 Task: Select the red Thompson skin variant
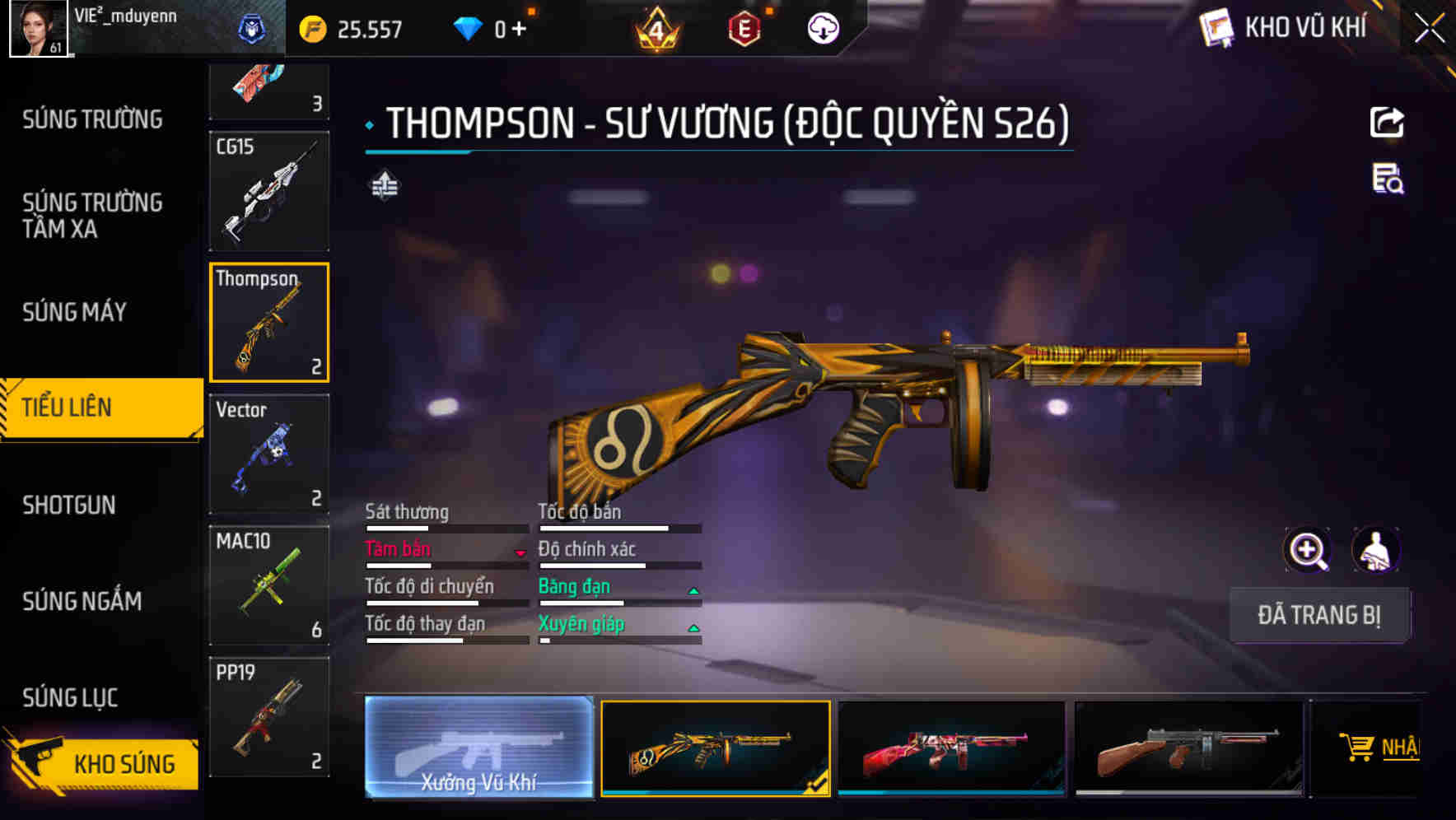(951, 748)
